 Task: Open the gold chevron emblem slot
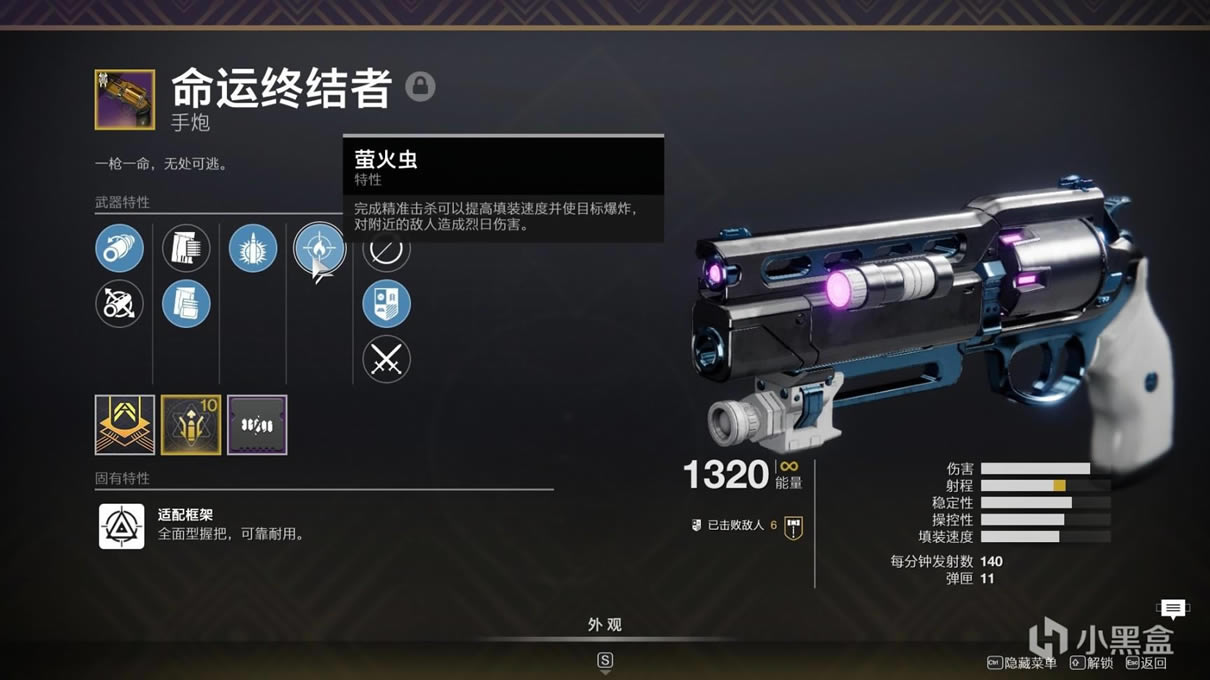pyautogui.click(x=125, y=425)
